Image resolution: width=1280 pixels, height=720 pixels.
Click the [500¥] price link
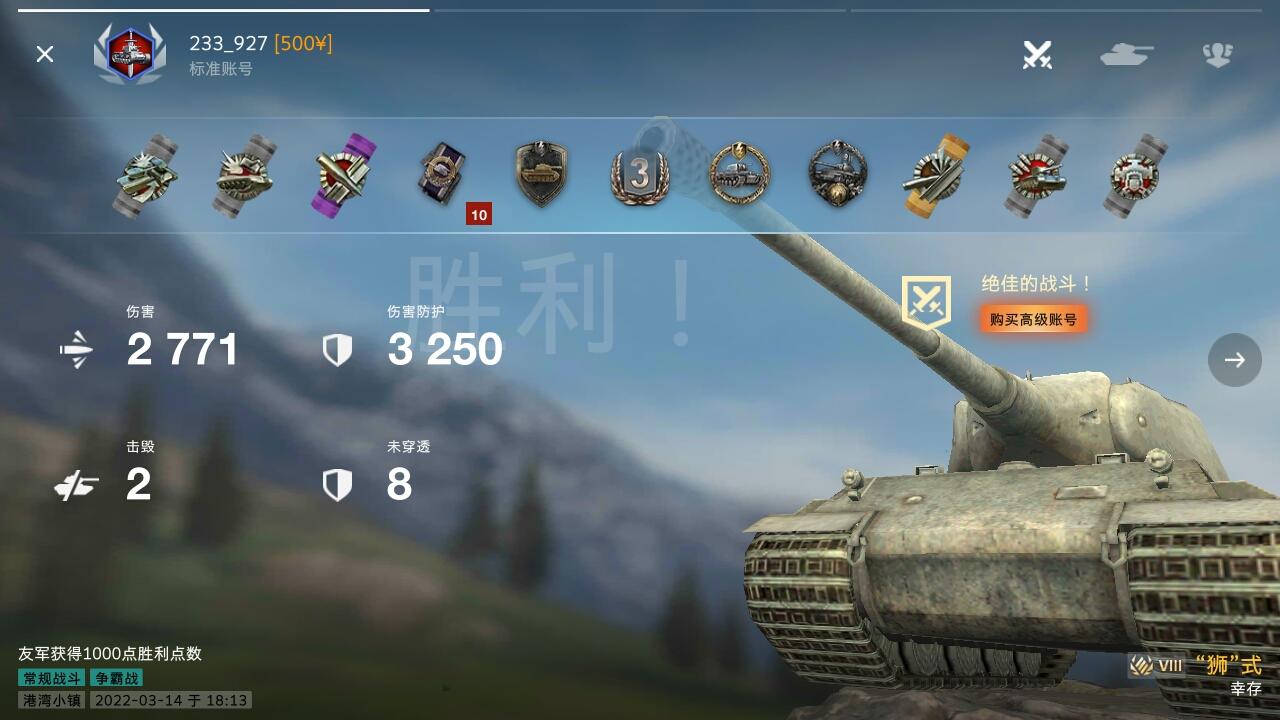tap(304, 44)
